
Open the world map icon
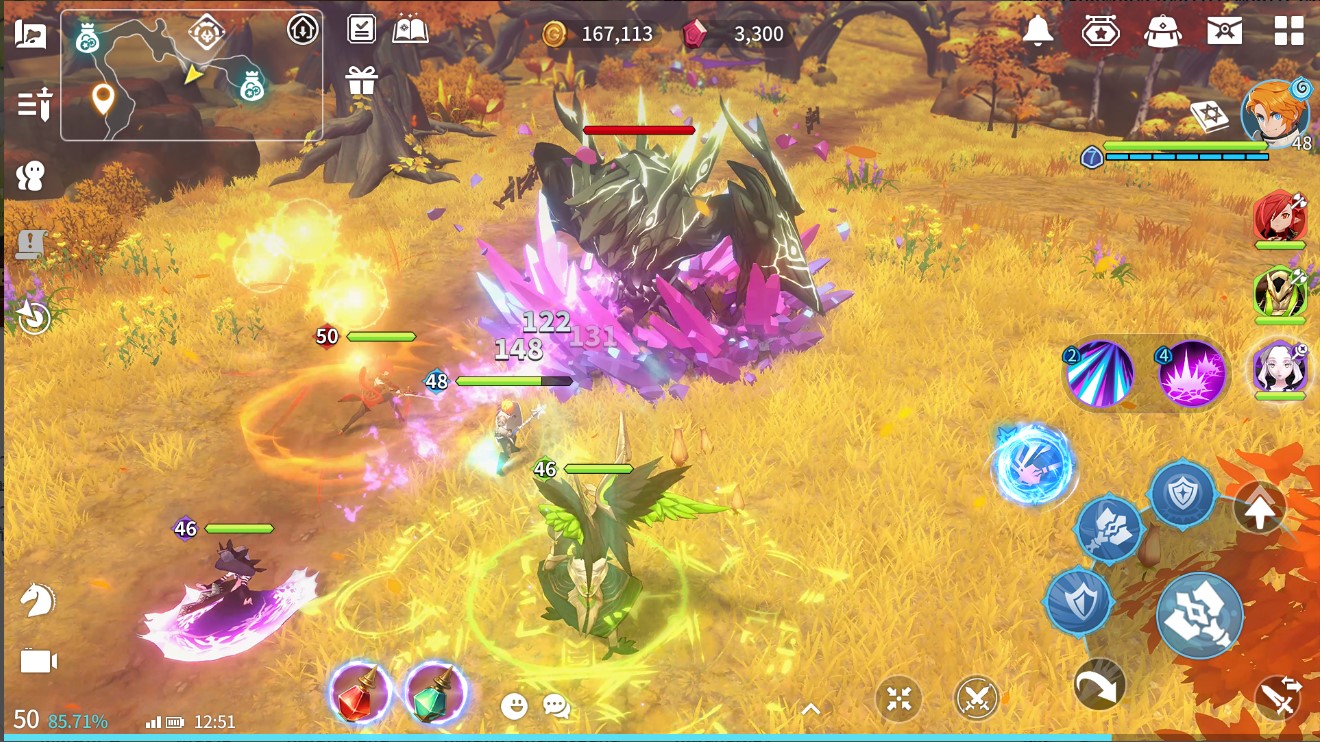tap(30, 33)
